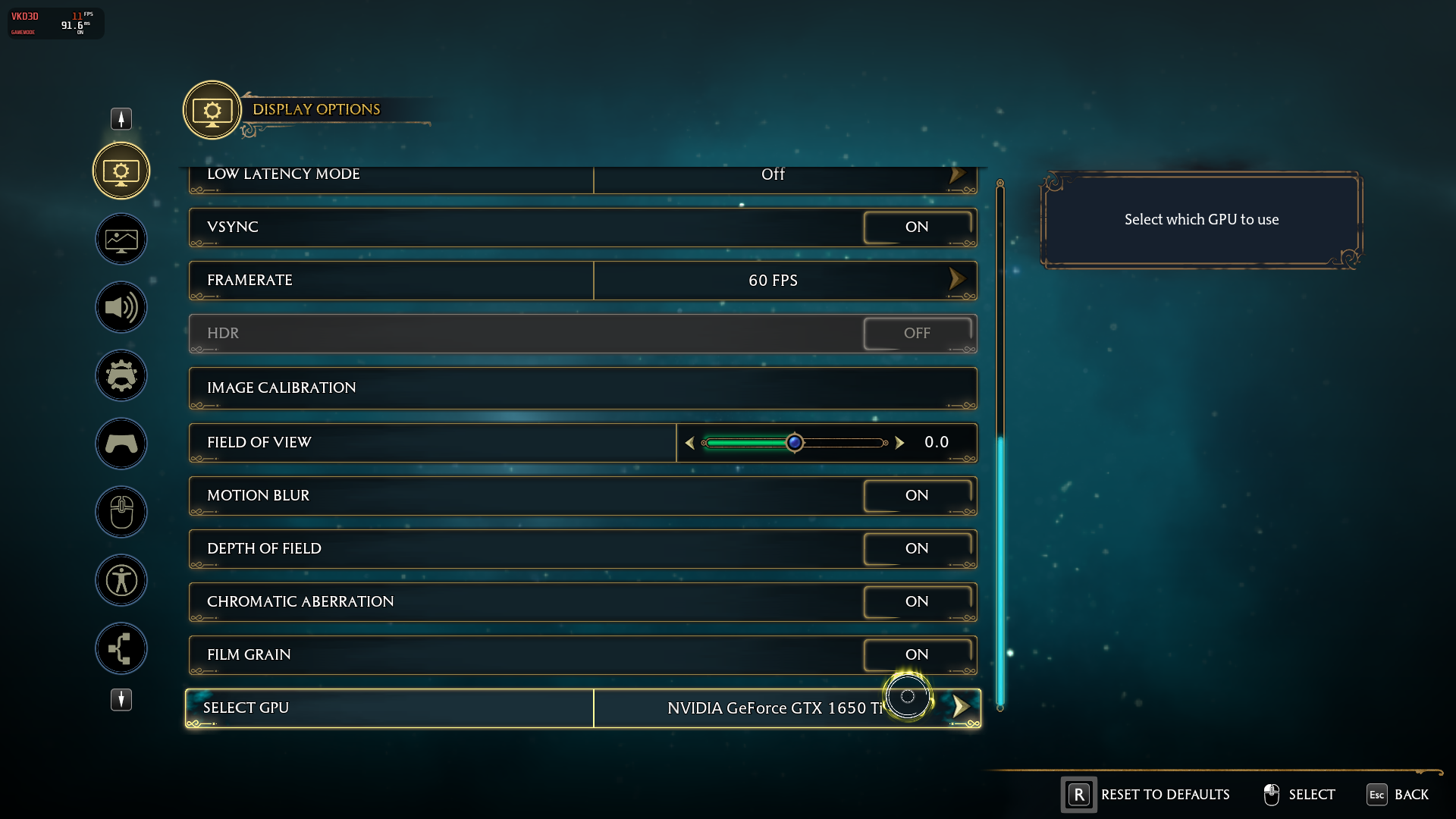Select the accessibility figure tab
This screenshot has height=819, width=1456.
click(121, 580)
